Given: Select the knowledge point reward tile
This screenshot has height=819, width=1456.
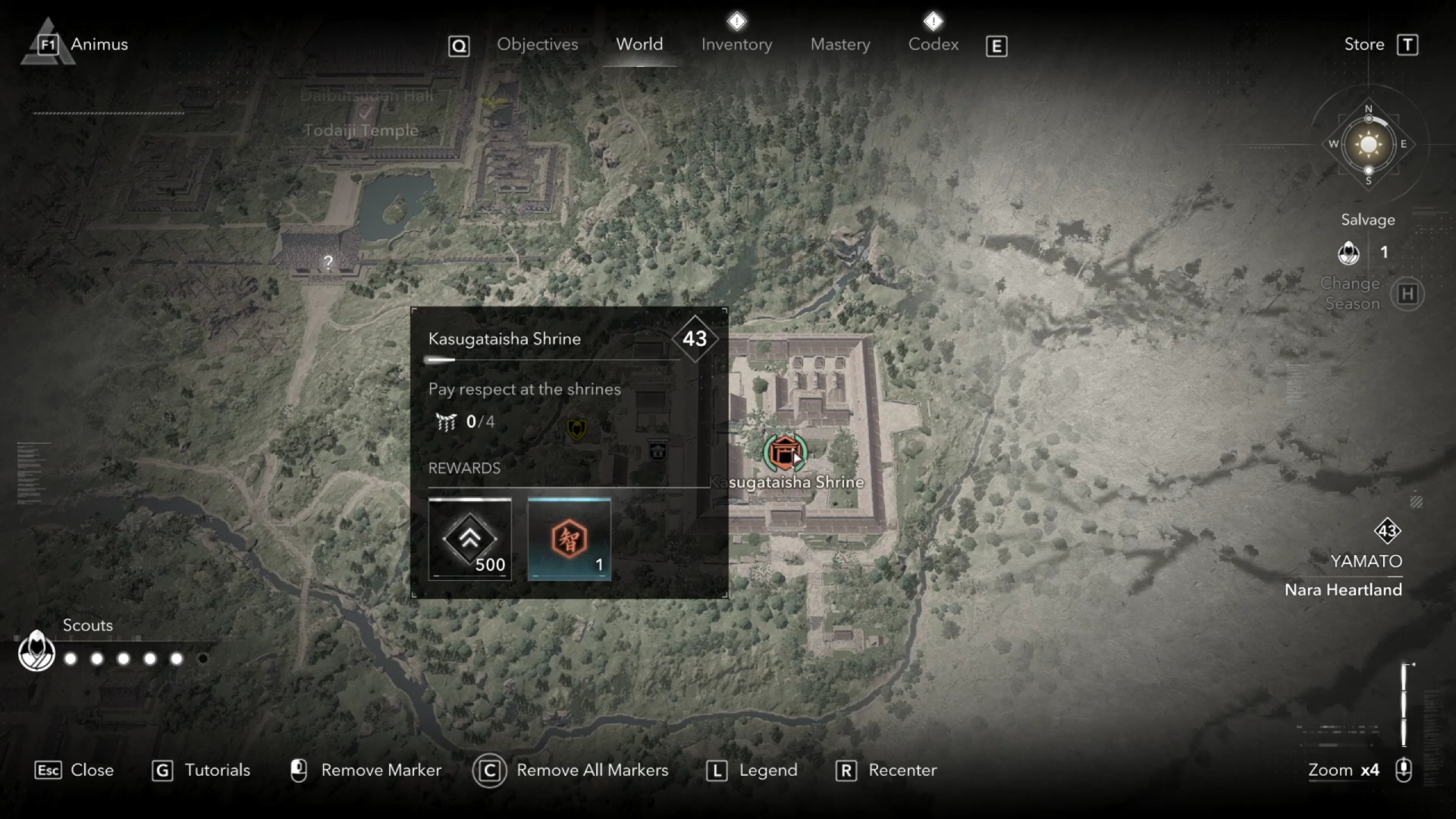Looking at the screenshot, I should coord(569,539).
